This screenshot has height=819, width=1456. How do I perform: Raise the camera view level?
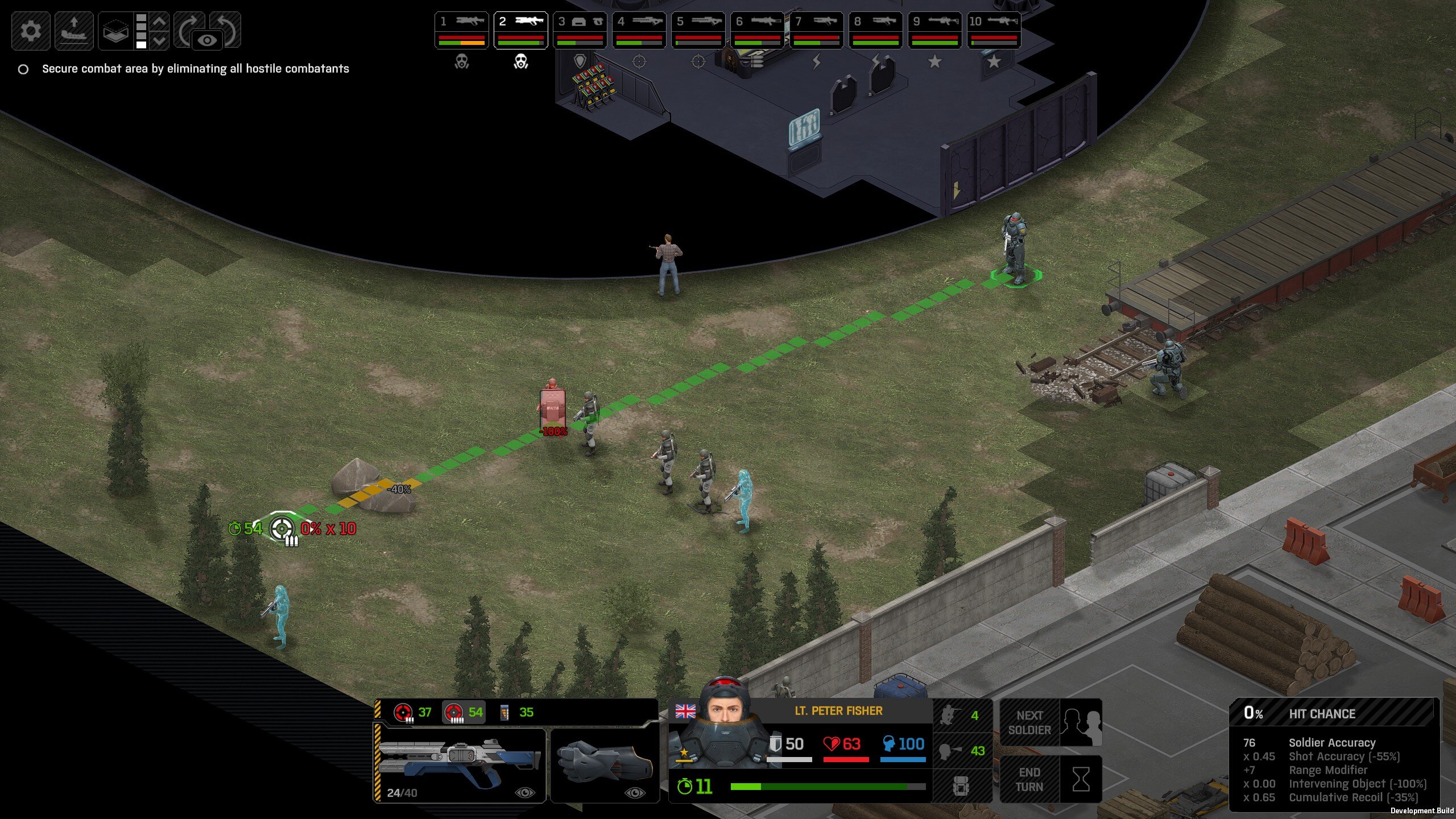pos(160,22)
